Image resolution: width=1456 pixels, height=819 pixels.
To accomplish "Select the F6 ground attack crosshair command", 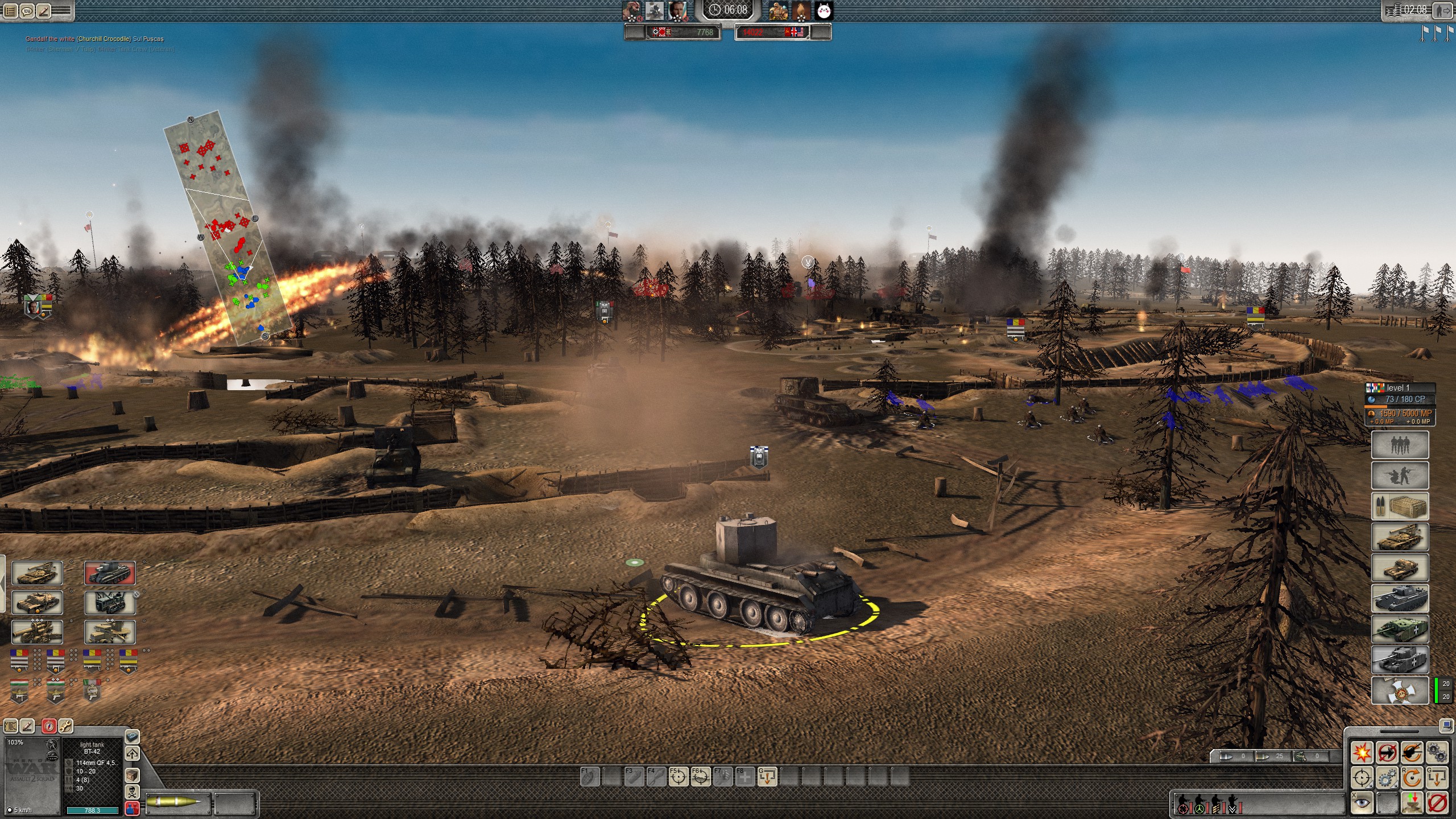I will 700,776.
